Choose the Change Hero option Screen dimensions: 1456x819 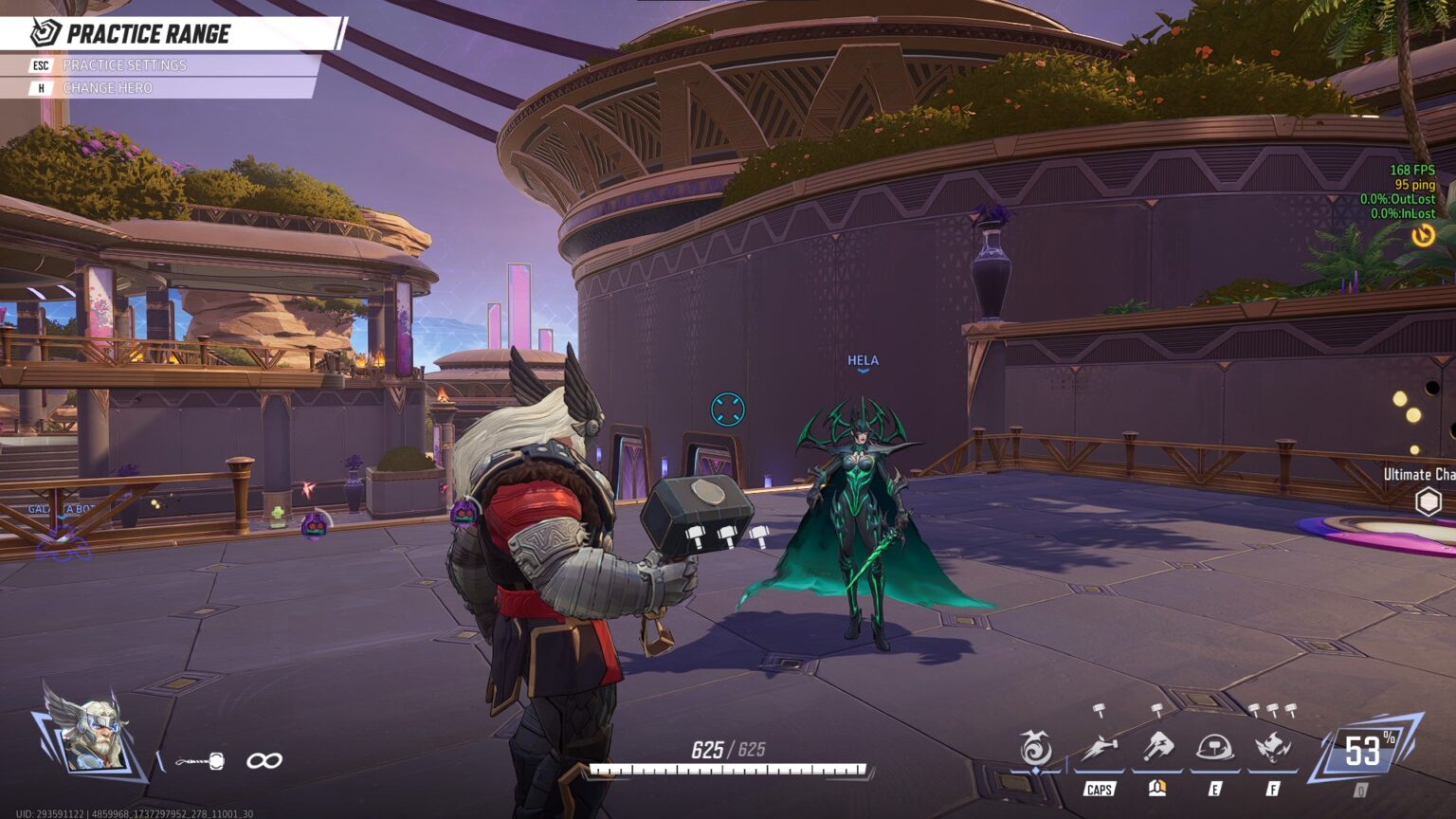[107, 88]
